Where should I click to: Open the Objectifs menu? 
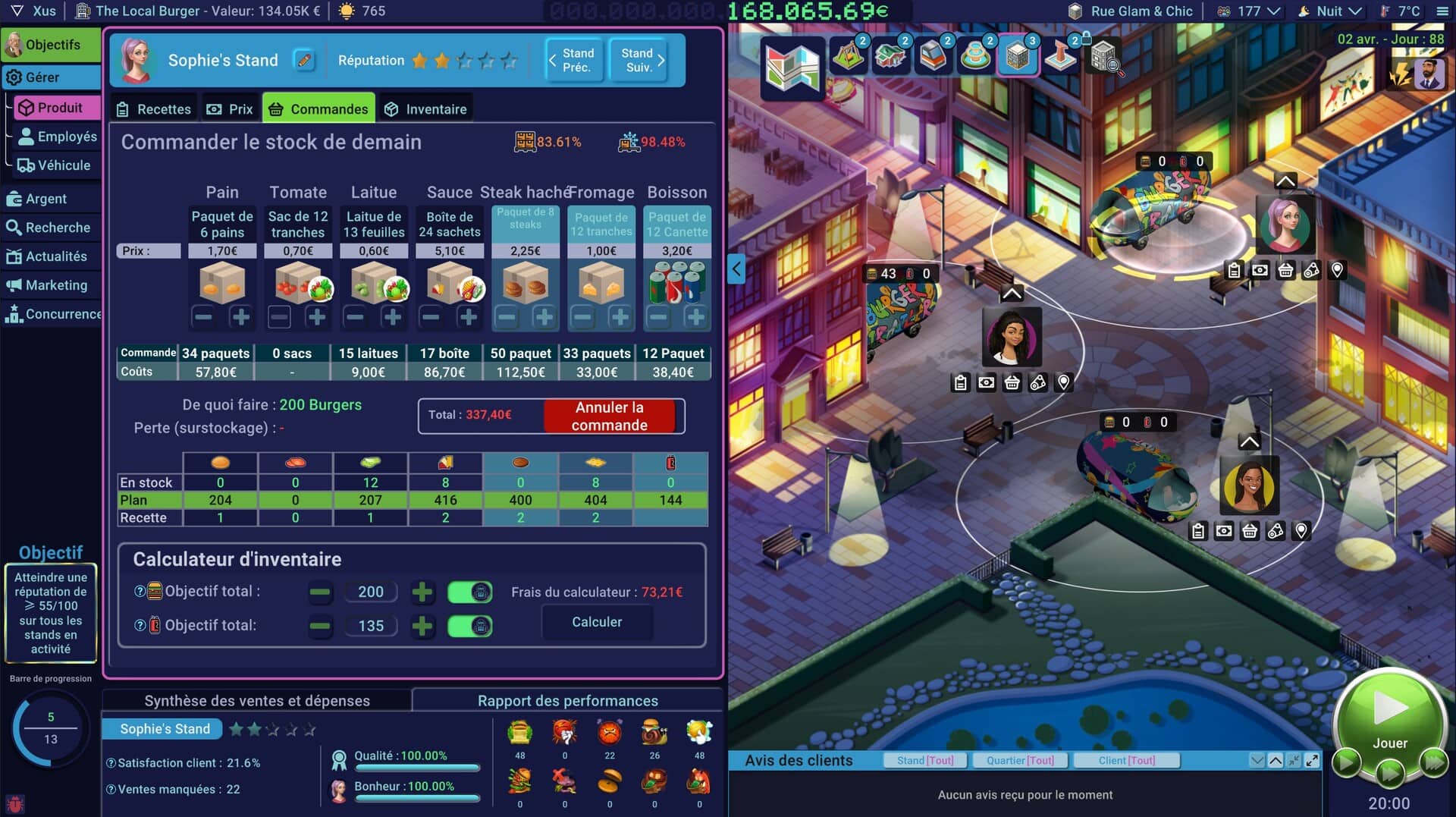click(52, 45)
